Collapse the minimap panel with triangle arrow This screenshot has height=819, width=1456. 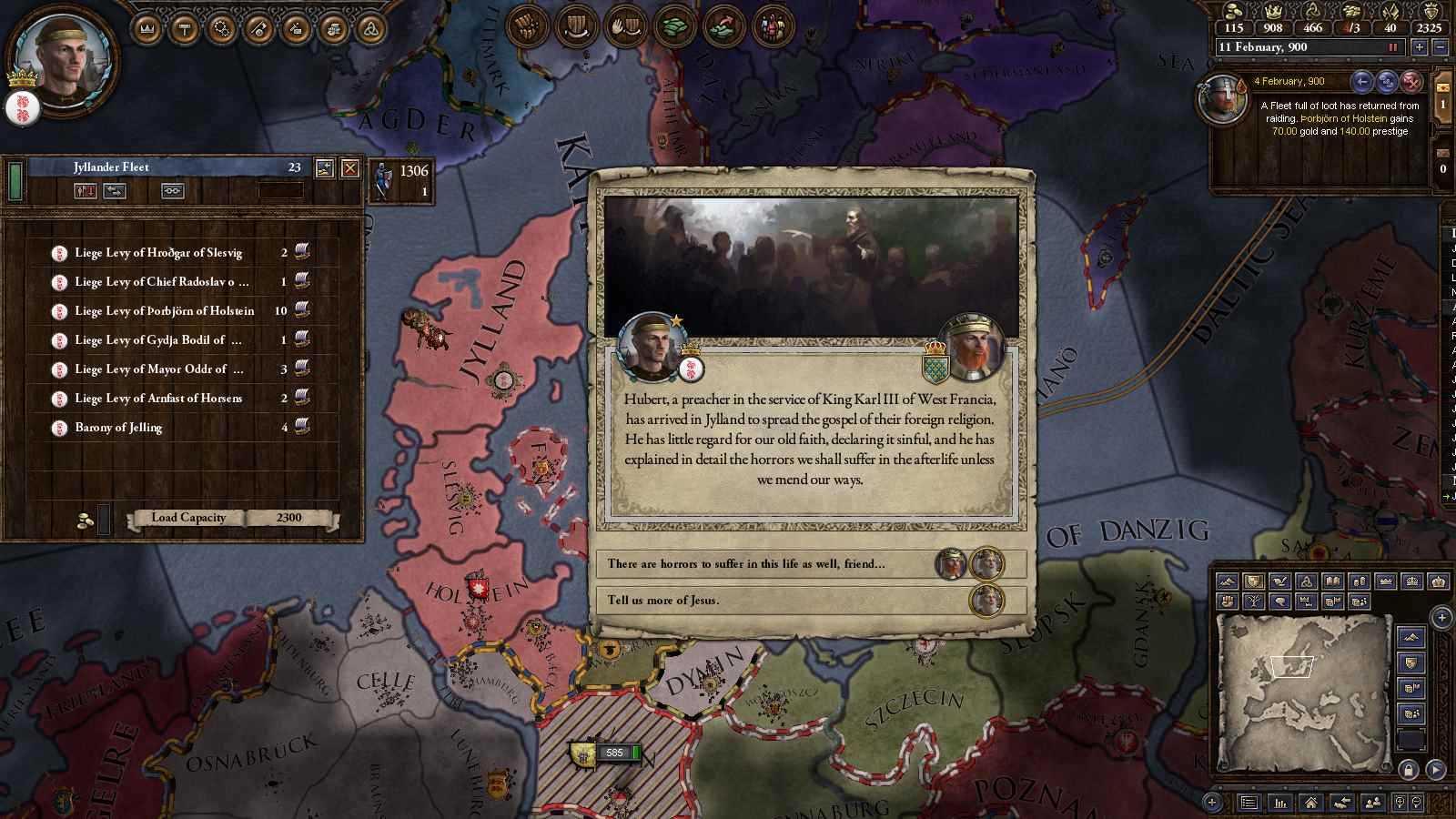[x=1436, y=771]
